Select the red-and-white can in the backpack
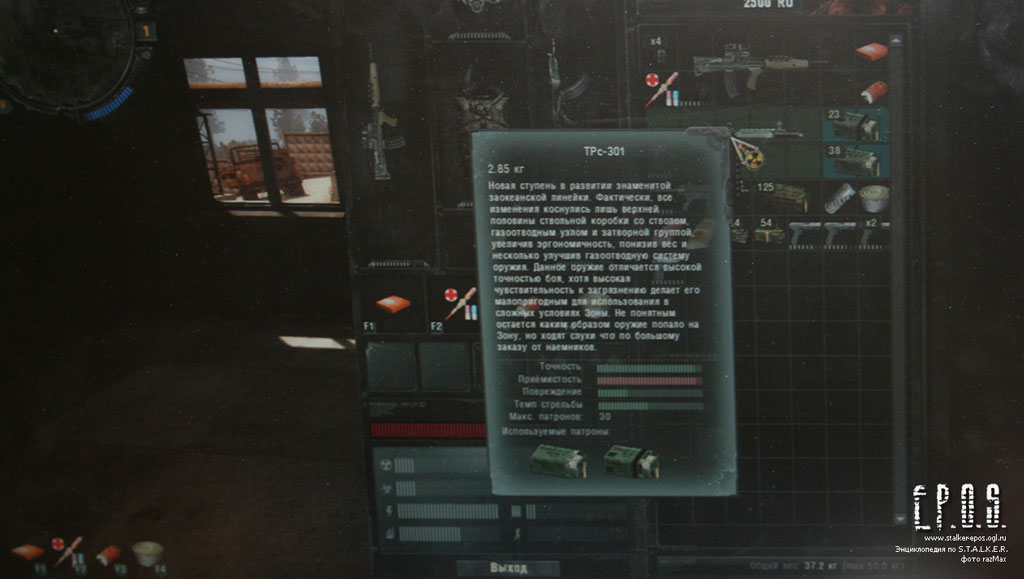Viewport: 1024px width, 579px height. (x=872, y=92)
